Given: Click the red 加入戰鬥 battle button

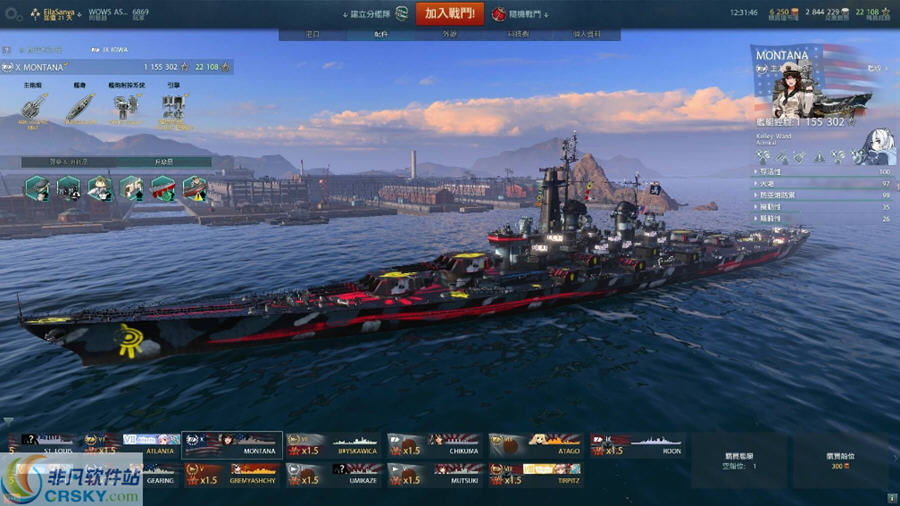Looking at the screenshot, I should pyautogui.click(x=450, y=14).
